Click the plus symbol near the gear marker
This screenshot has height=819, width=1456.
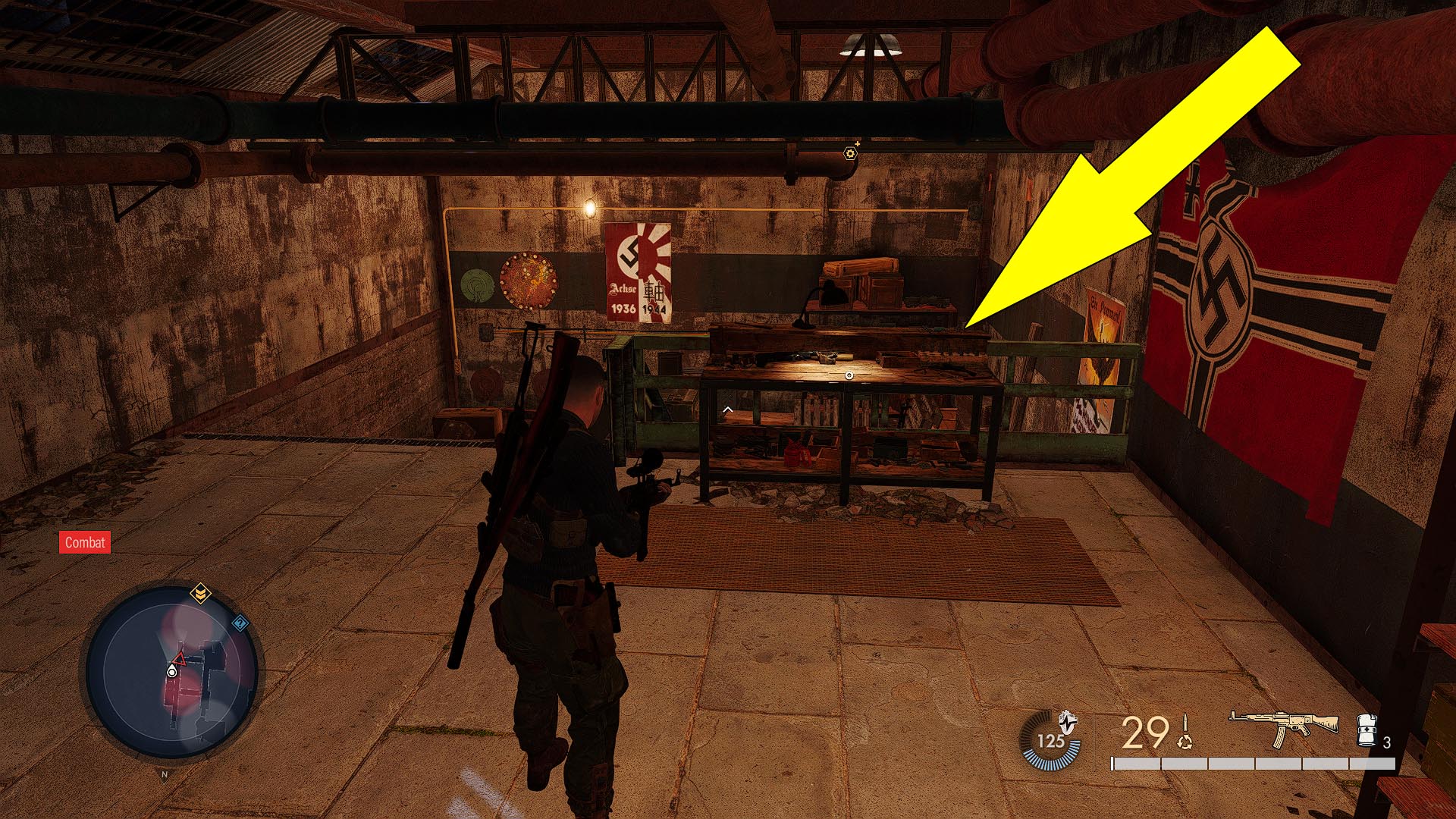pyautogui.click(x=858, y=144)
